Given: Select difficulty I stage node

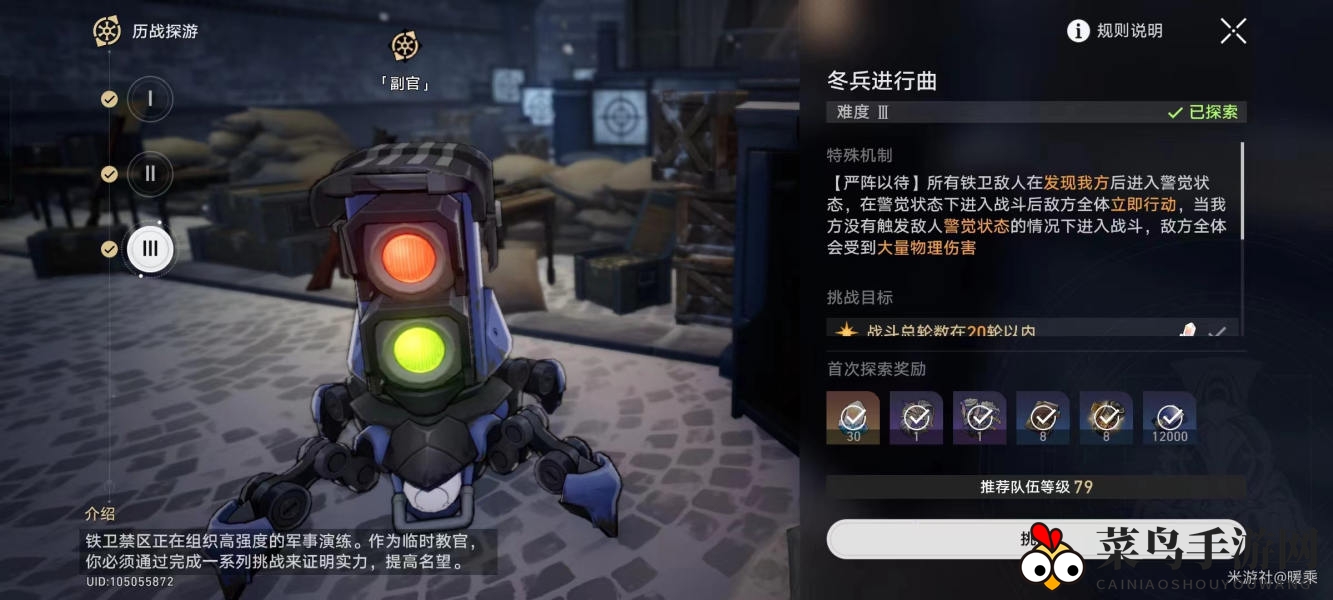Looking at the screenshot, I should [x=150, y=99].
